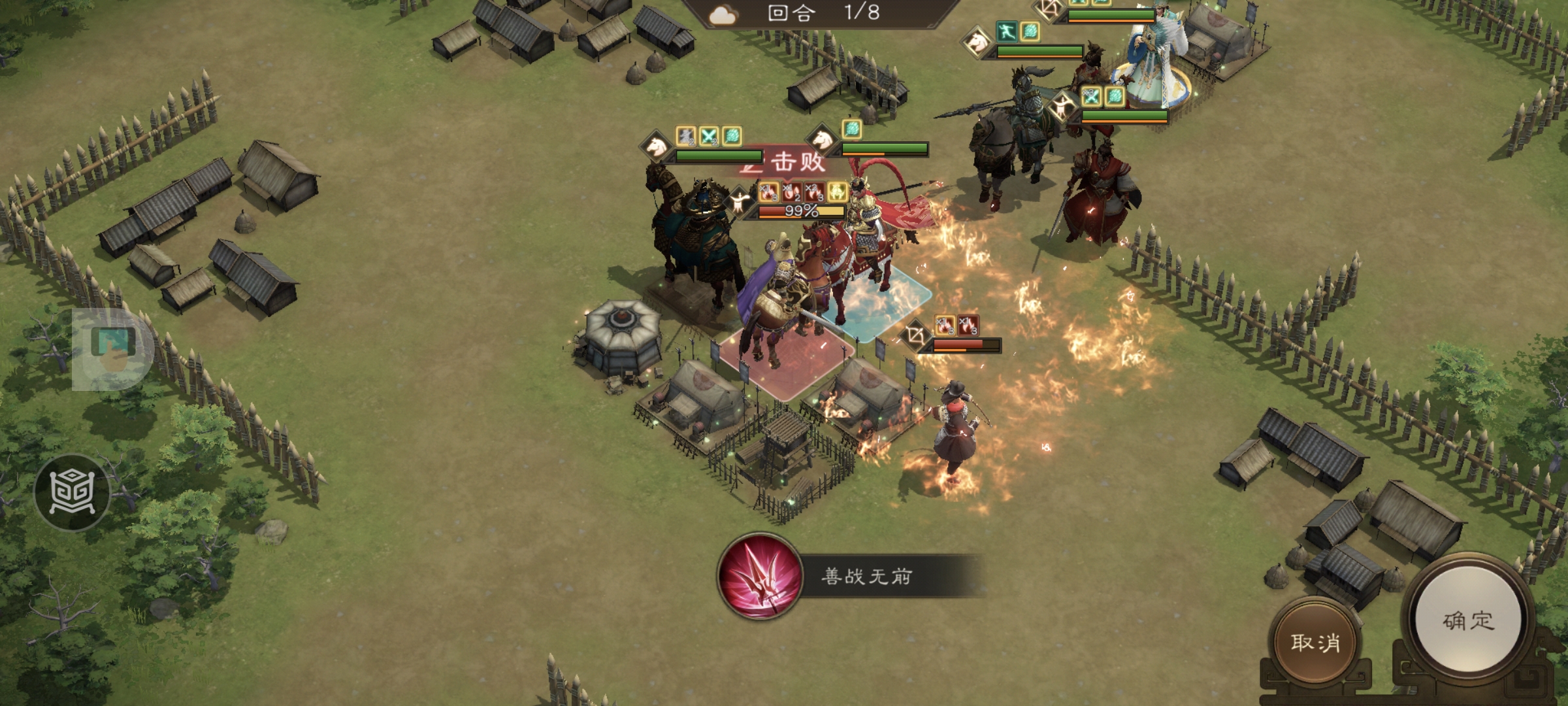Click the teal runner speed buff icon

point(1007,31)
